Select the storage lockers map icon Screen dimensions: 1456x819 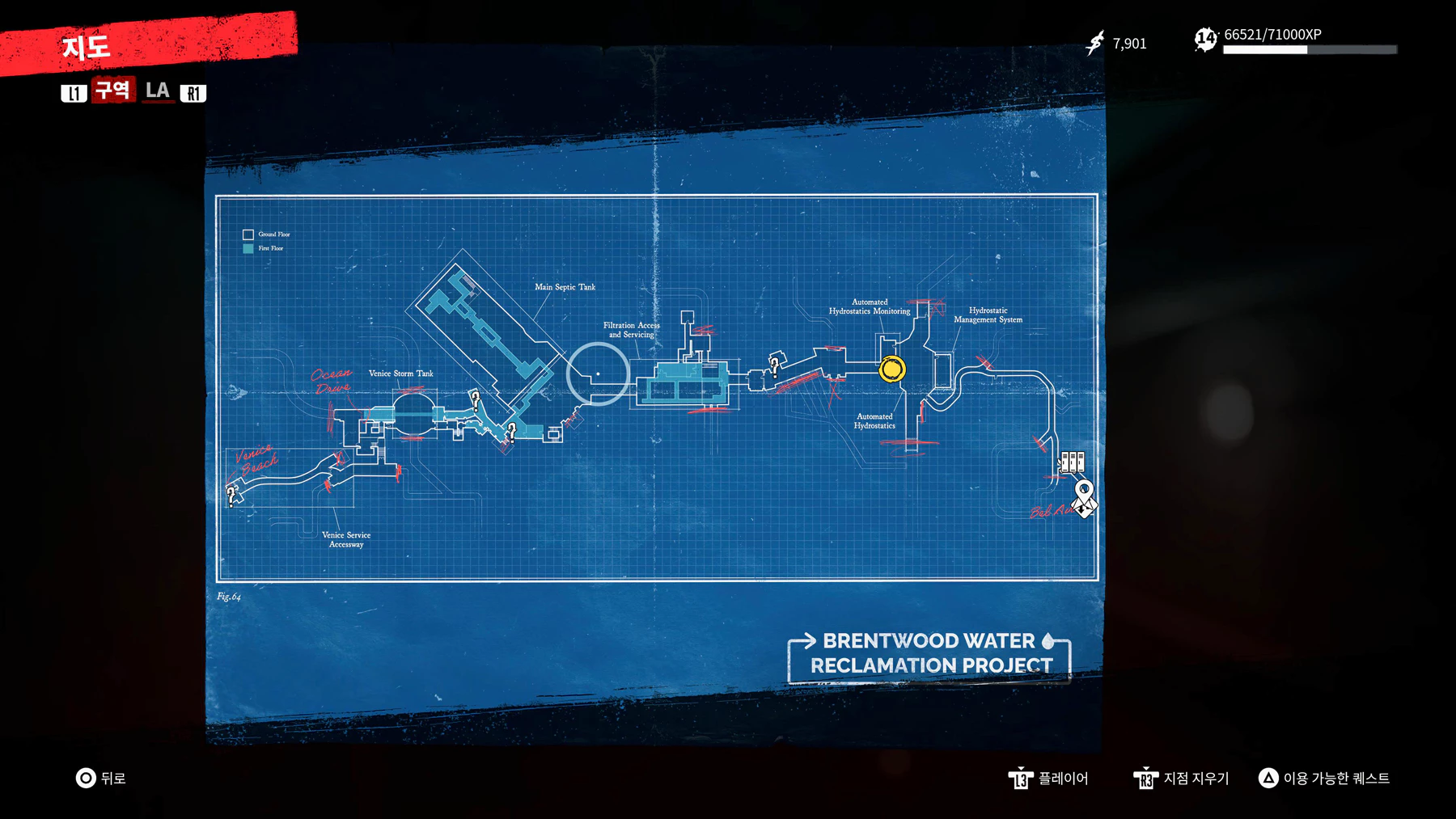click(1072, 462)
